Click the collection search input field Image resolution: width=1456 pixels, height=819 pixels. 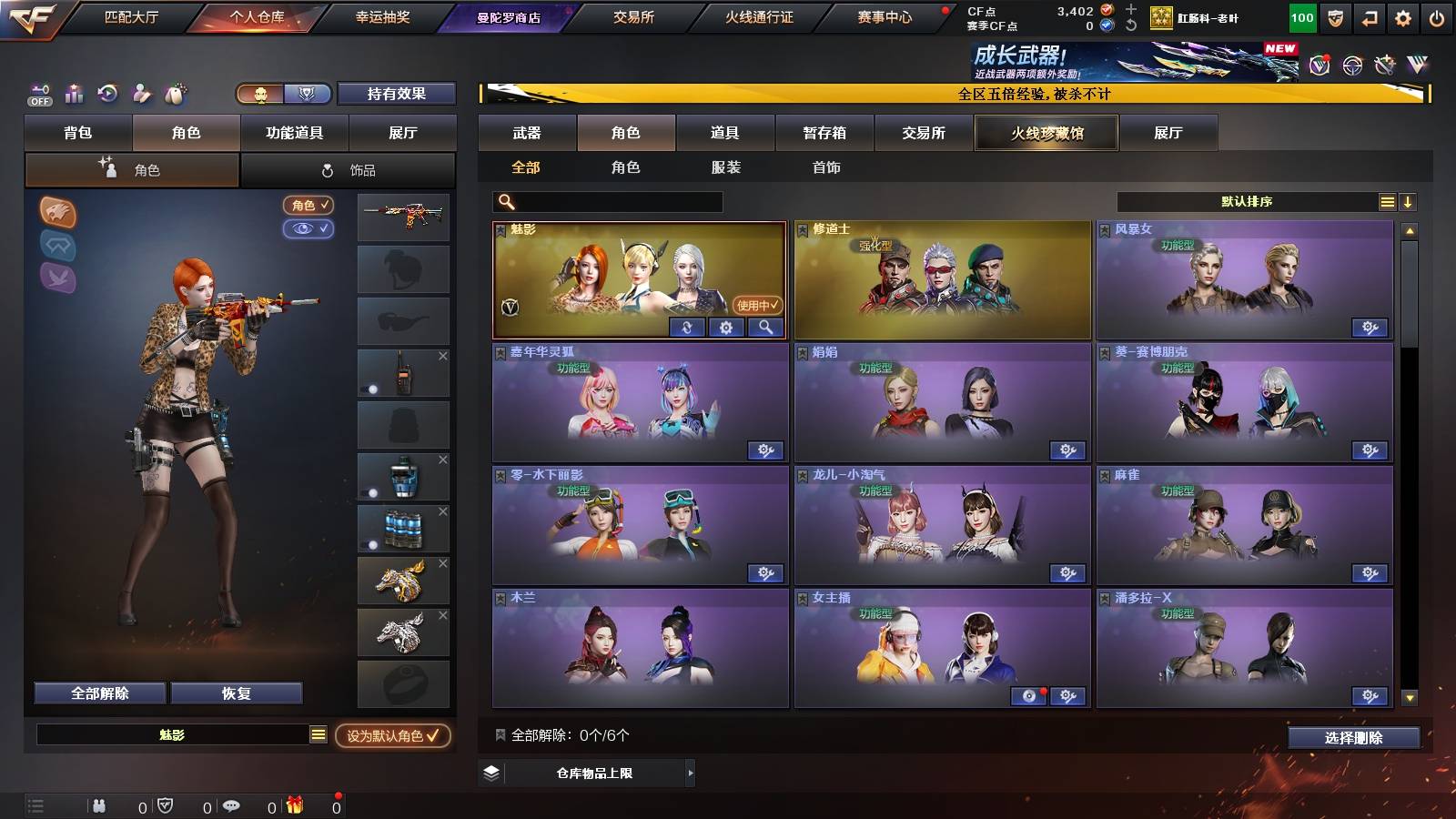click(x=605, y=202)
